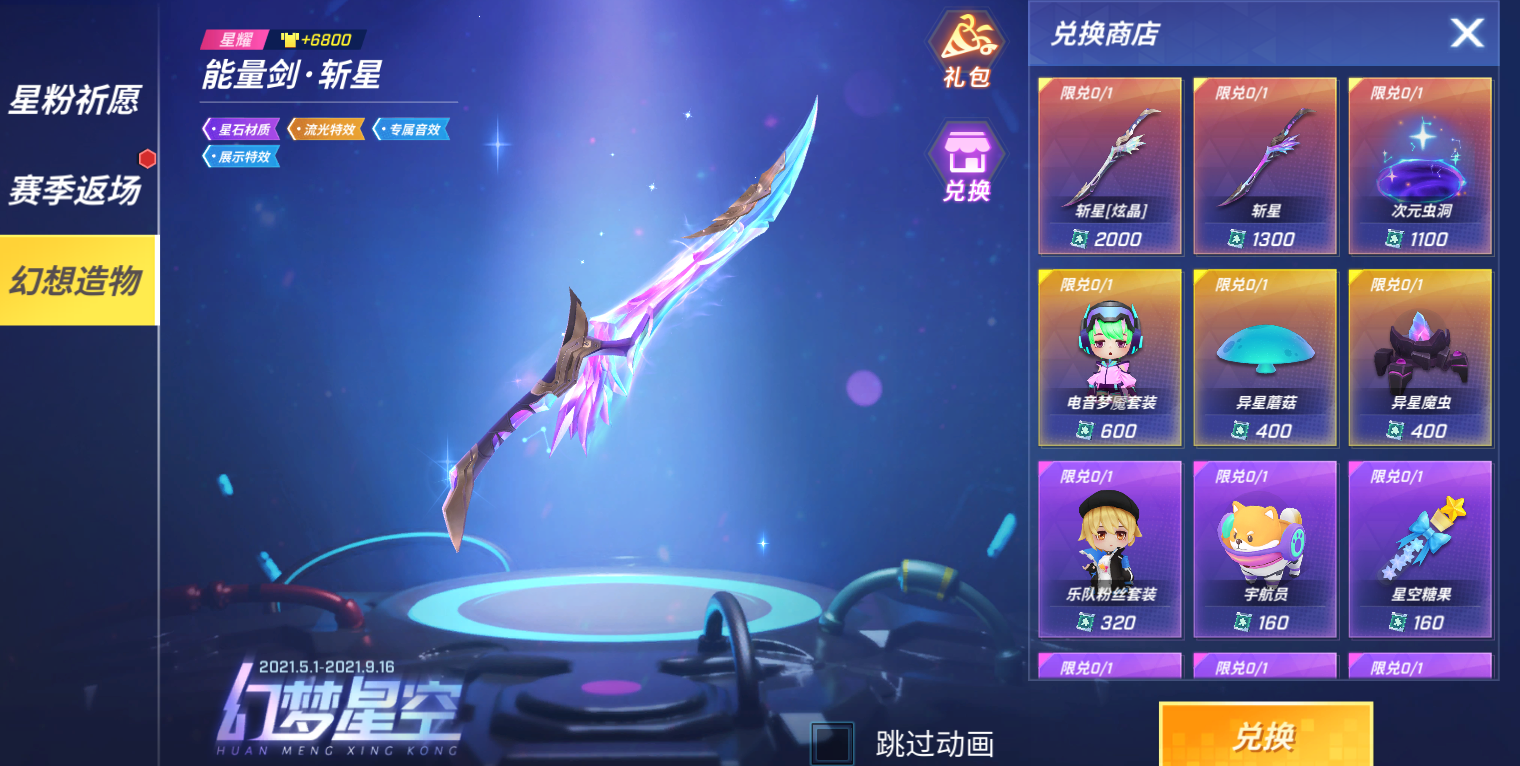Image resolution: width=1520 pixels, height=766 pixels.
Task: Select the 斩星 1300 weapon option
Action: (1265, 165)
